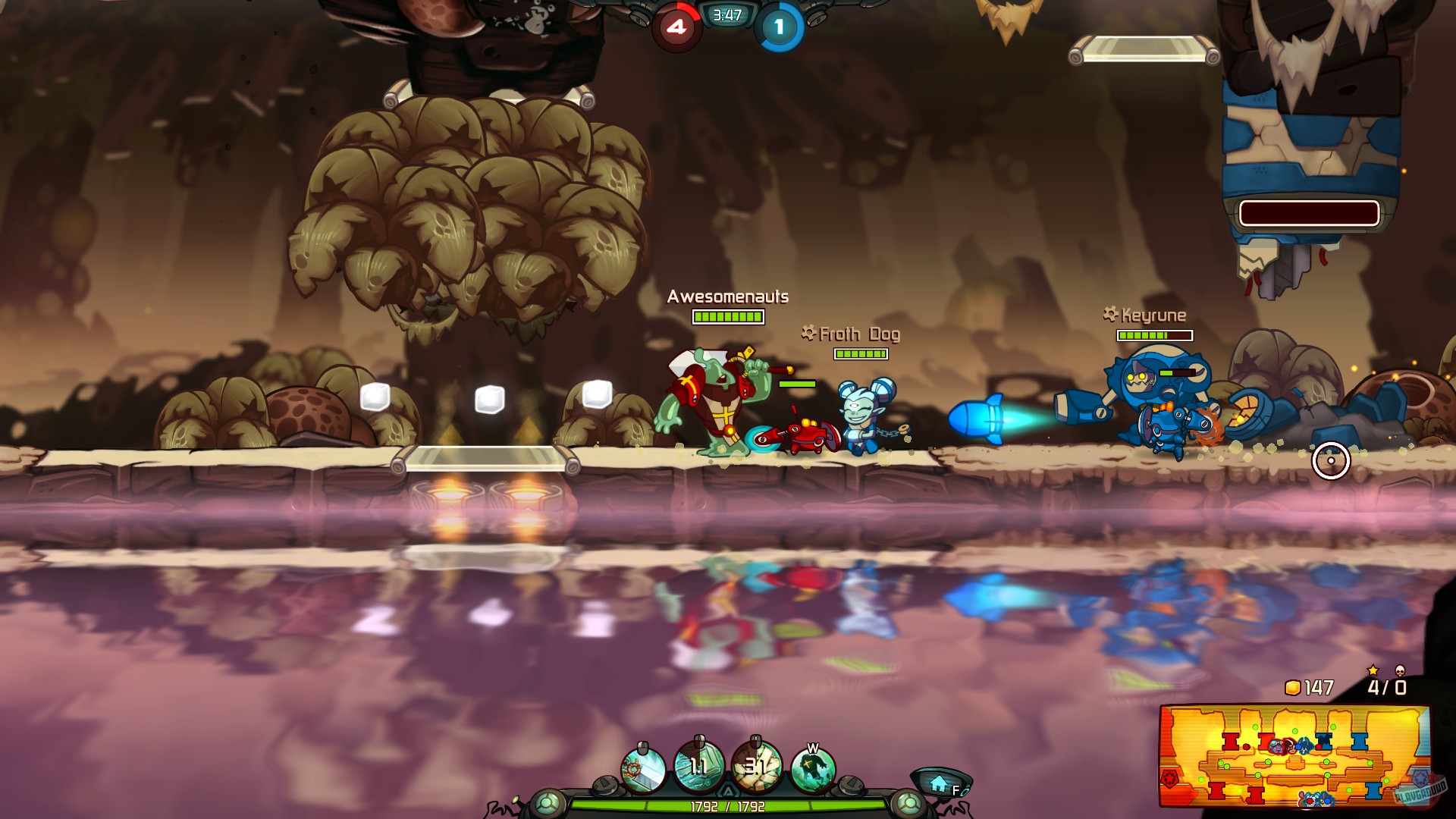
Task: Click the Solar coin currency icon
Action: (x=1291, y=687)
